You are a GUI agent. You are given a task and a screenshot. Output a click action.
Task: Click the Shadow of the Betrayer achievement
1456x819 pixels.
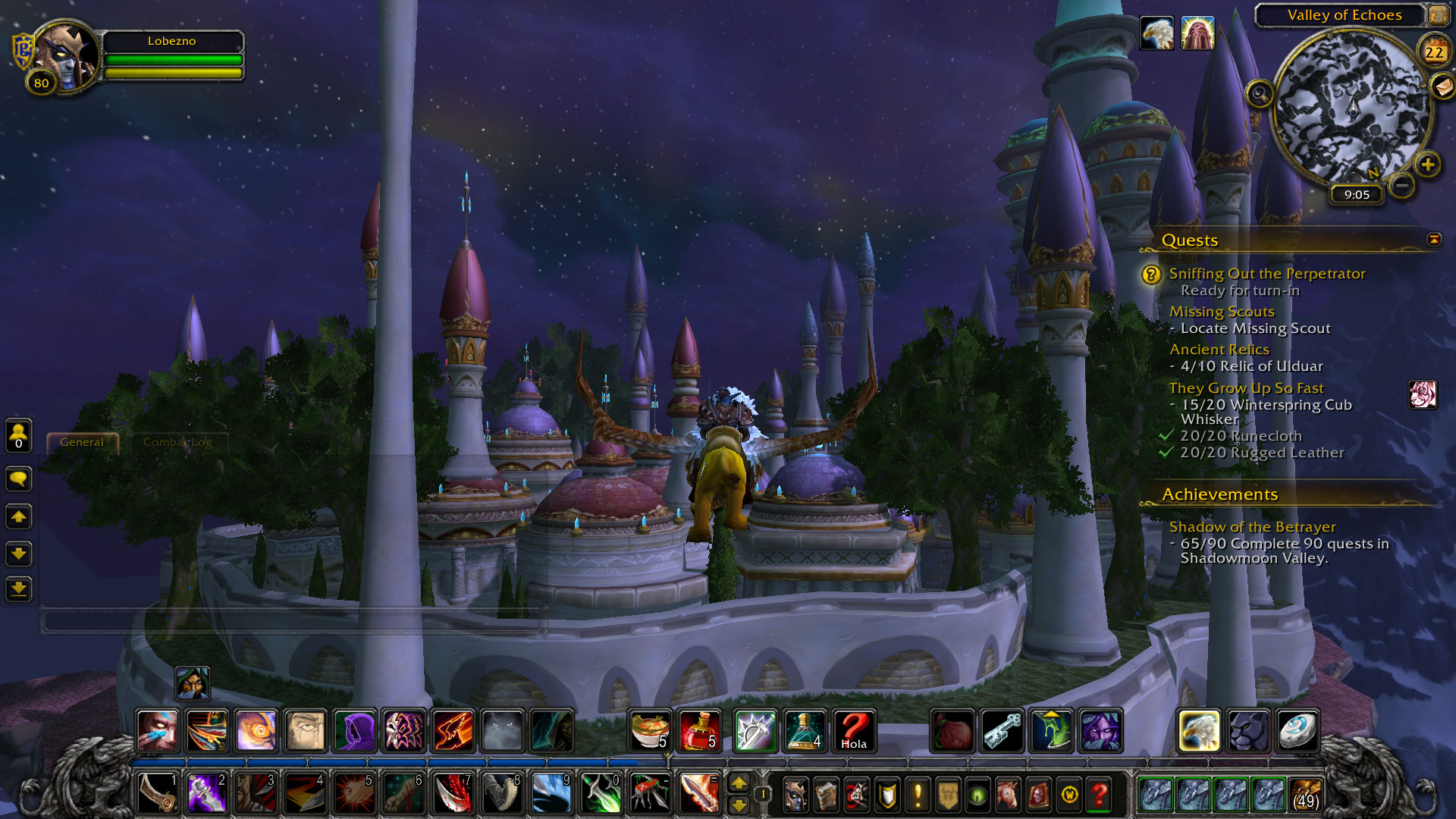coord(1252,527)
